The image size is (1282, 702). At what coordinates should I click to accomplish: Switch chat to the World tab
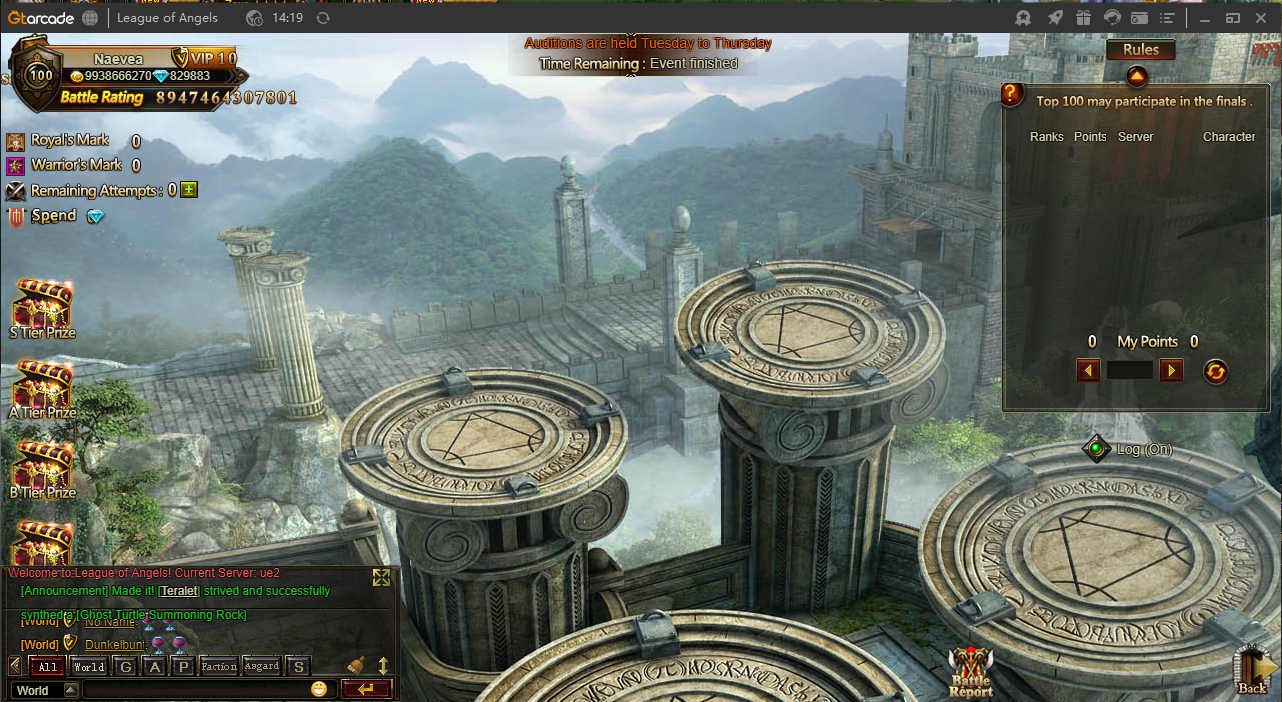click(x=89, y=667)
